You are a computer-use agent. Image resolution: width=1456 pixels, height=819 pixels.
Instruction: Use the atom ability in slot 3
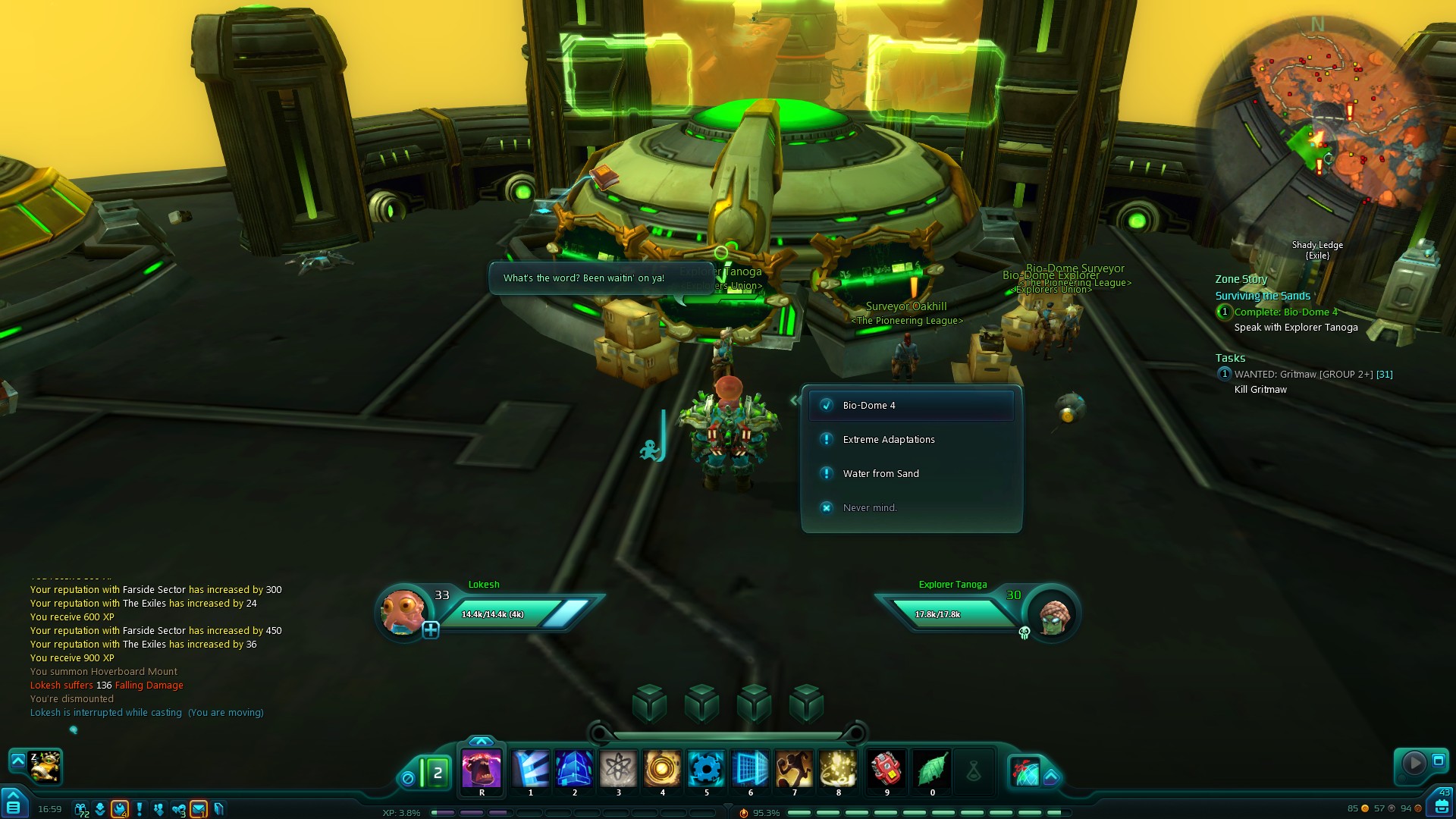click(619, 769)
